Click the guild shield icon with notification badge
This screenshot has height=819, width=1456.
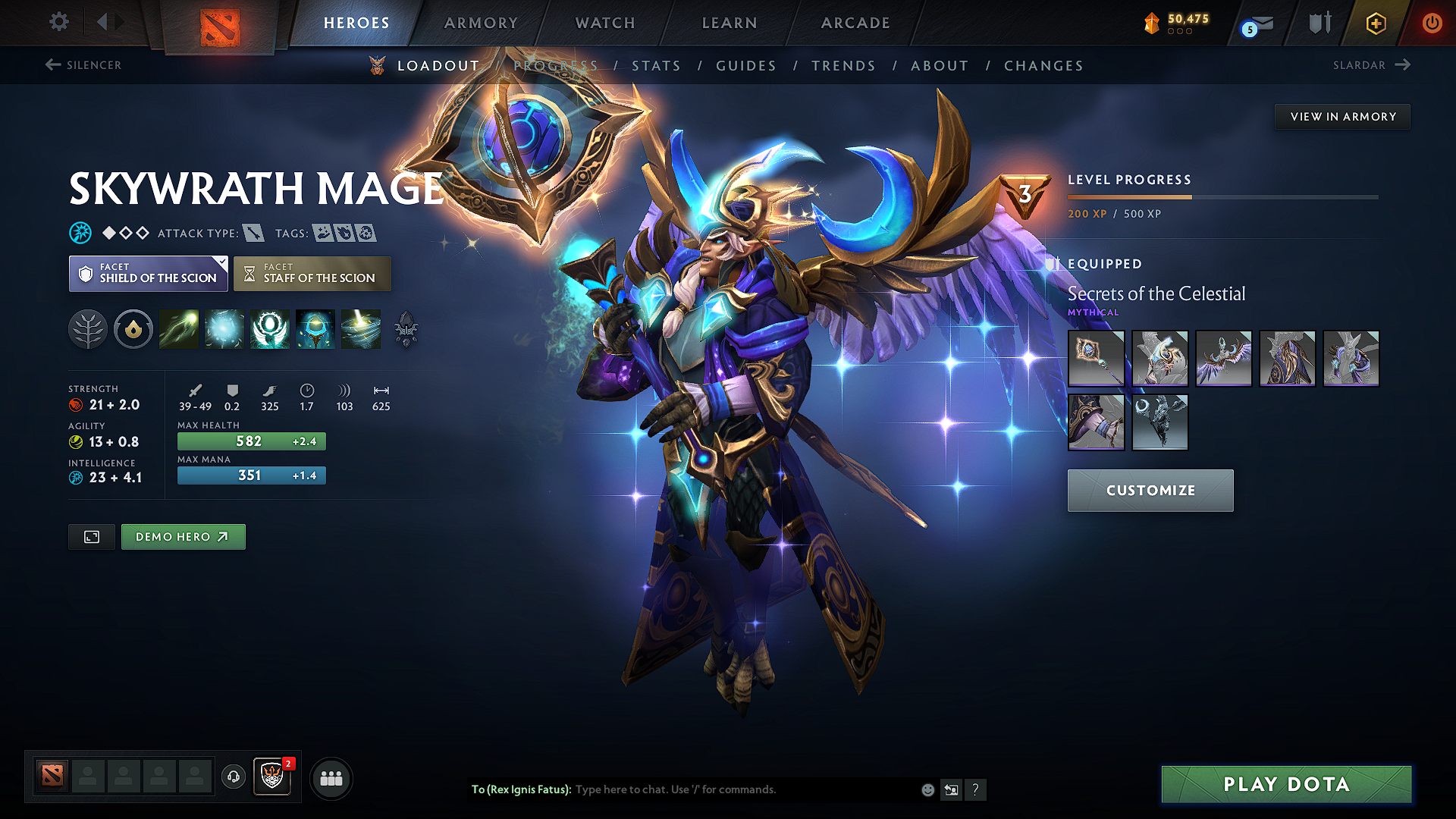pos(272,777)
